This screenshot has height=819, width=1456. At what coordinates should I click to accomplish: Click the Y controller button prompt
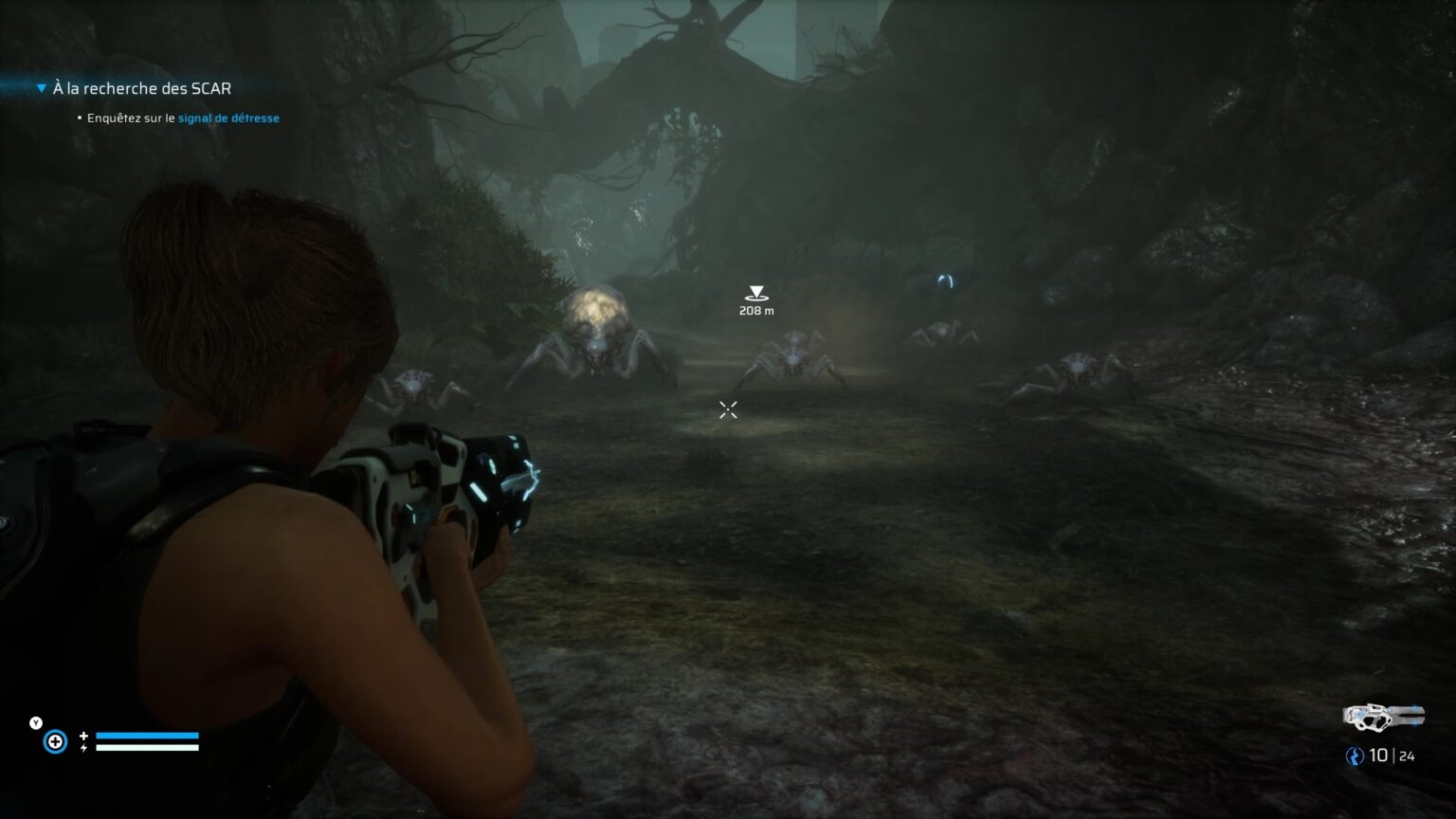(34, 721)
